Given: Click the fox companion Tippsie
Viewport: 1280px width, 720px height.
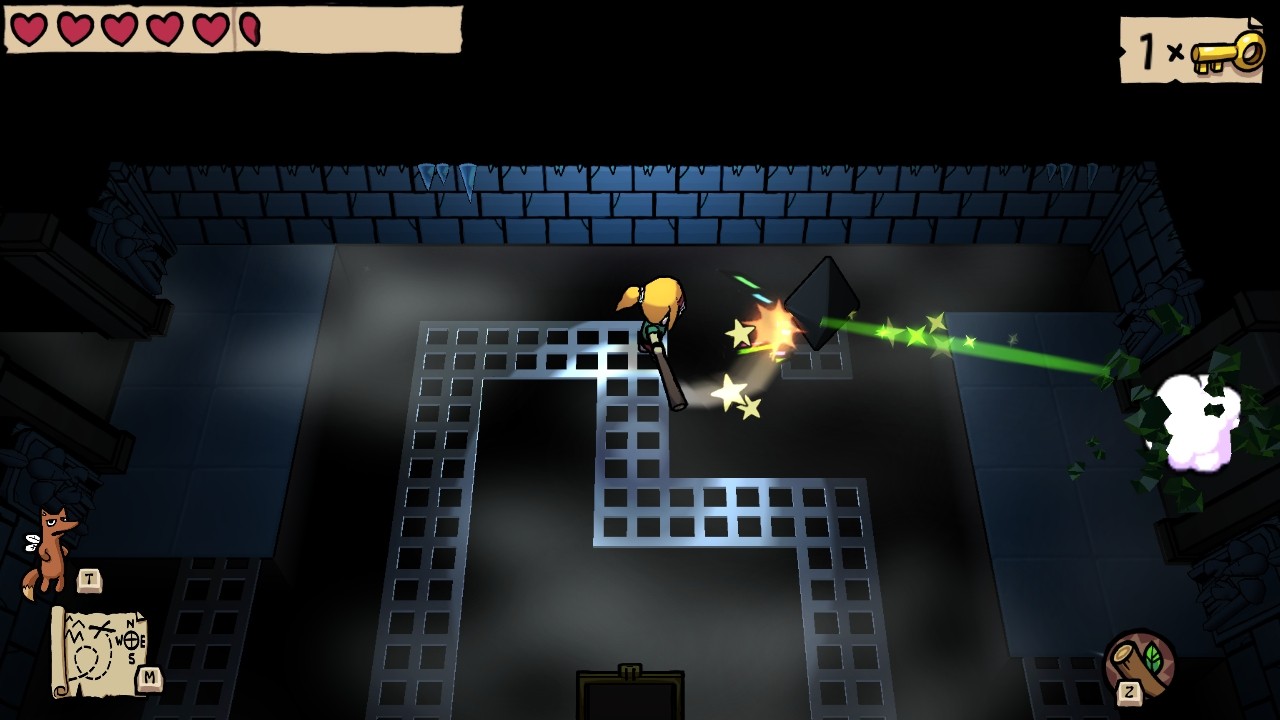Looking at the screenshot, I should [x=50, y=546].
